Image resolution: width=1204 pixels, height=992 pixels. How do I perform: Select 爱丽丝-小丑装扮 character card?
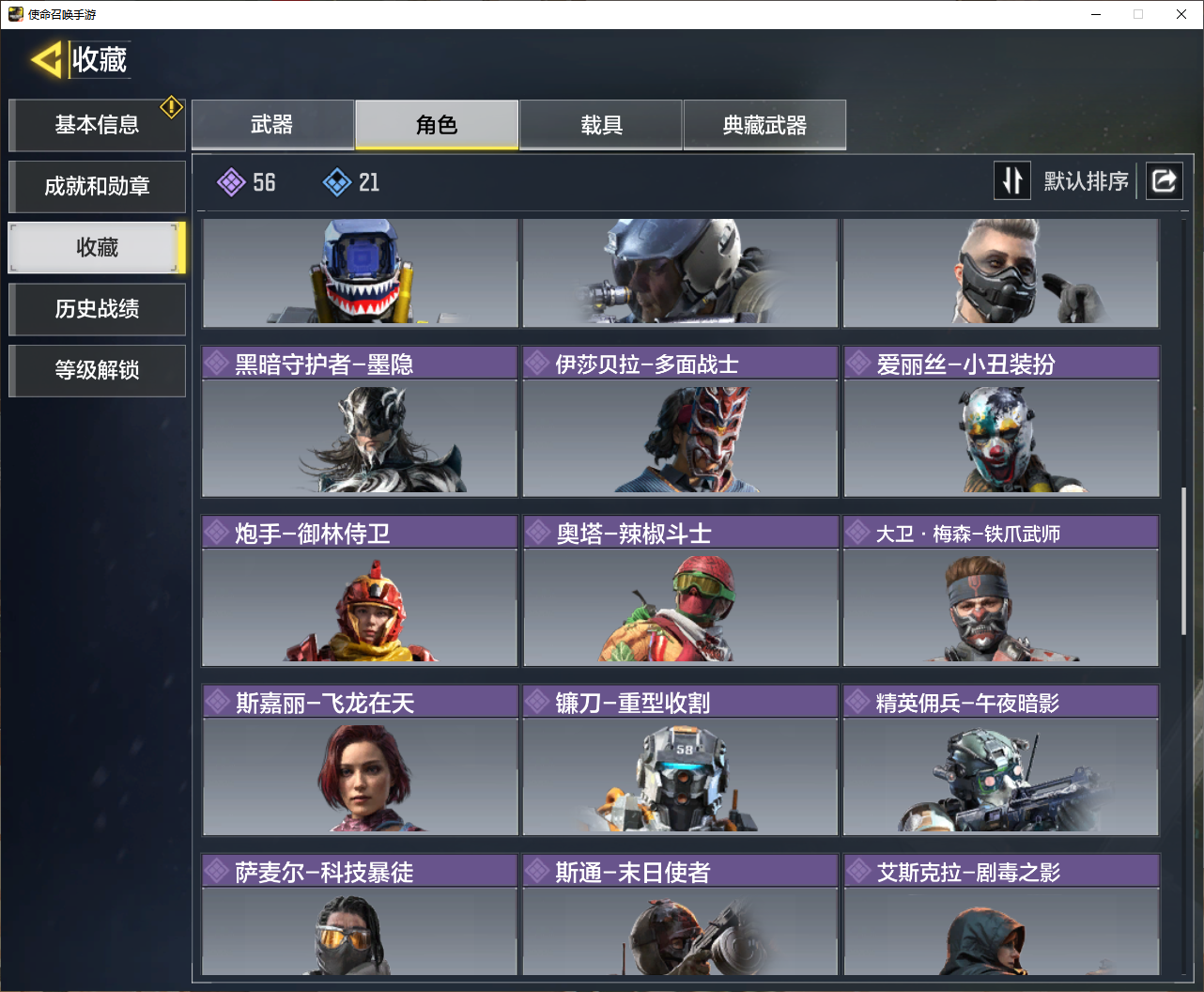(1001, 423)
